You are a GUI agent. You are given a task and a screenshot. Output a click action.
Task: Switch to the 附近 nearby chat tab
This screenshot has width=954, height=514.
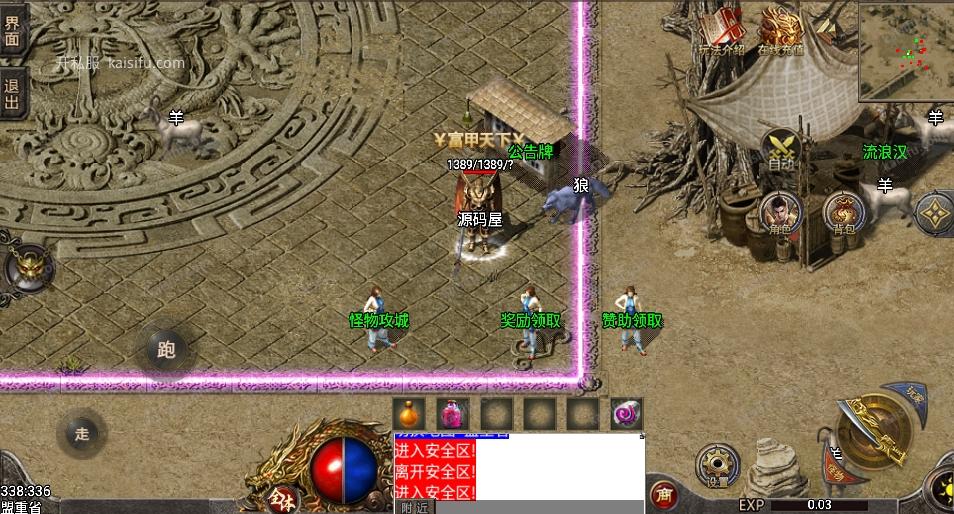pyautogui.click(x=413, y=507)
